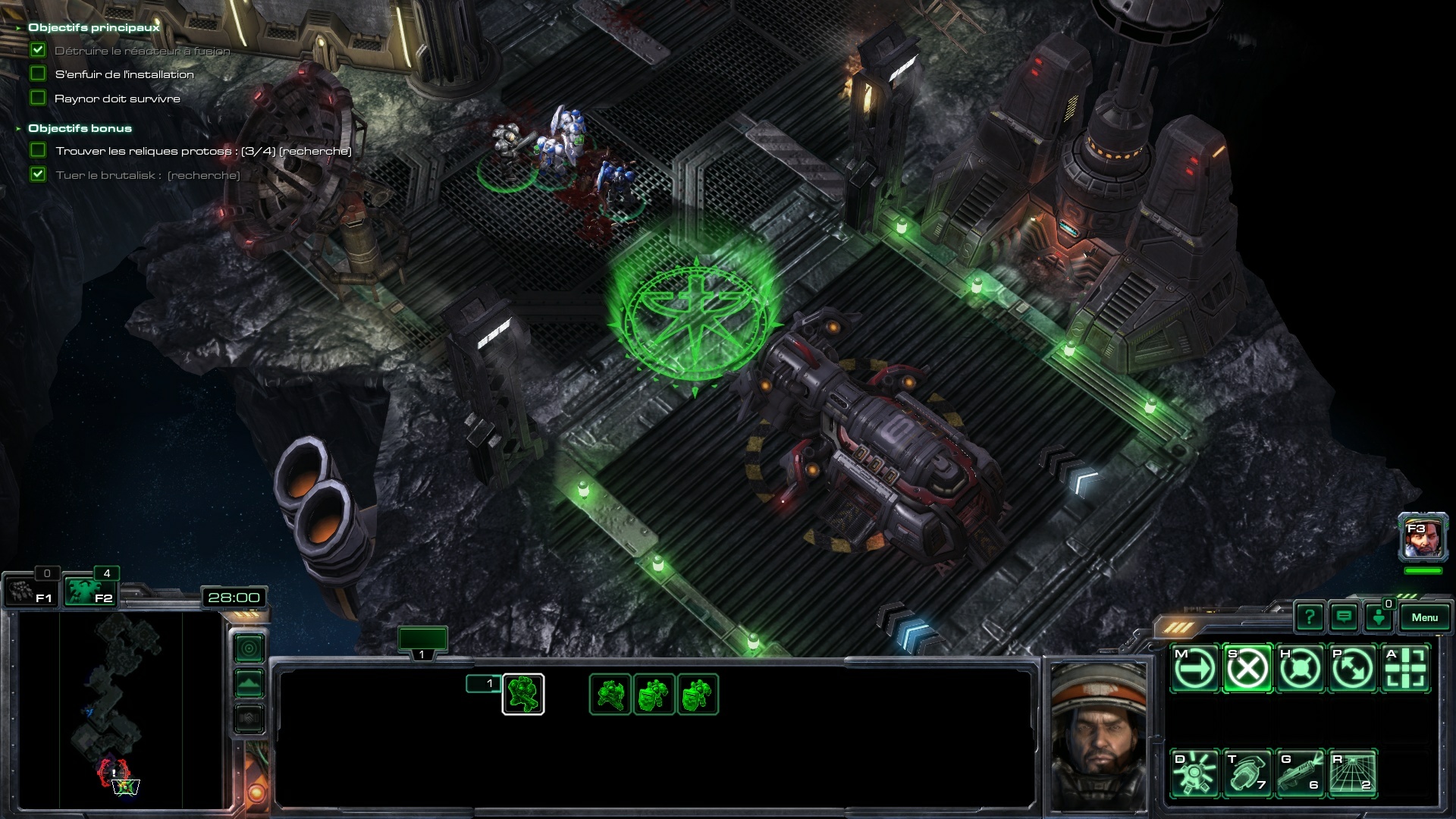Select control group tab 1
Viewport: 1456px width, 819px height.
422,641
